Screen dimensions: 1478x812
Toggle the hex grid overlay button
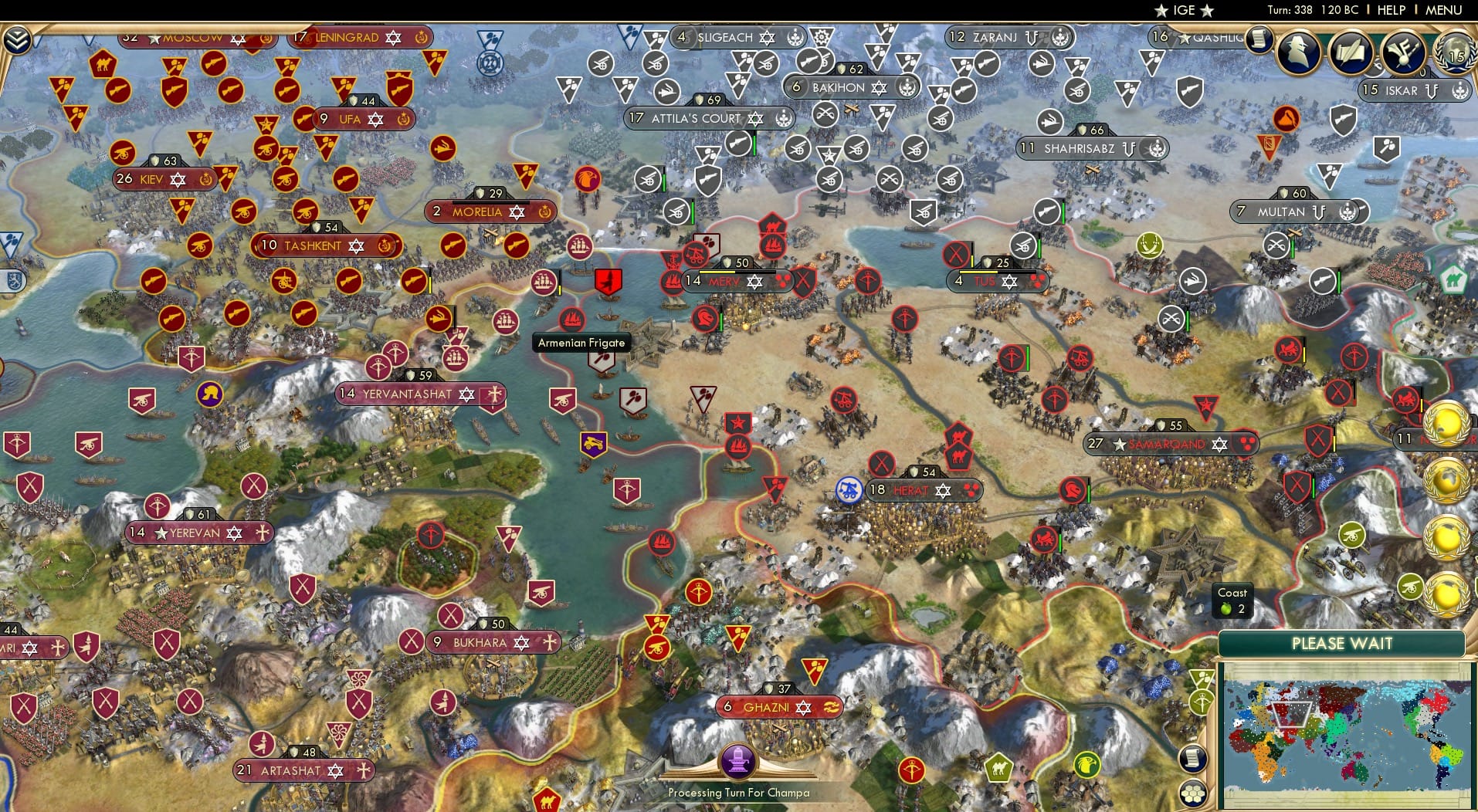[x=1192, y=793]
